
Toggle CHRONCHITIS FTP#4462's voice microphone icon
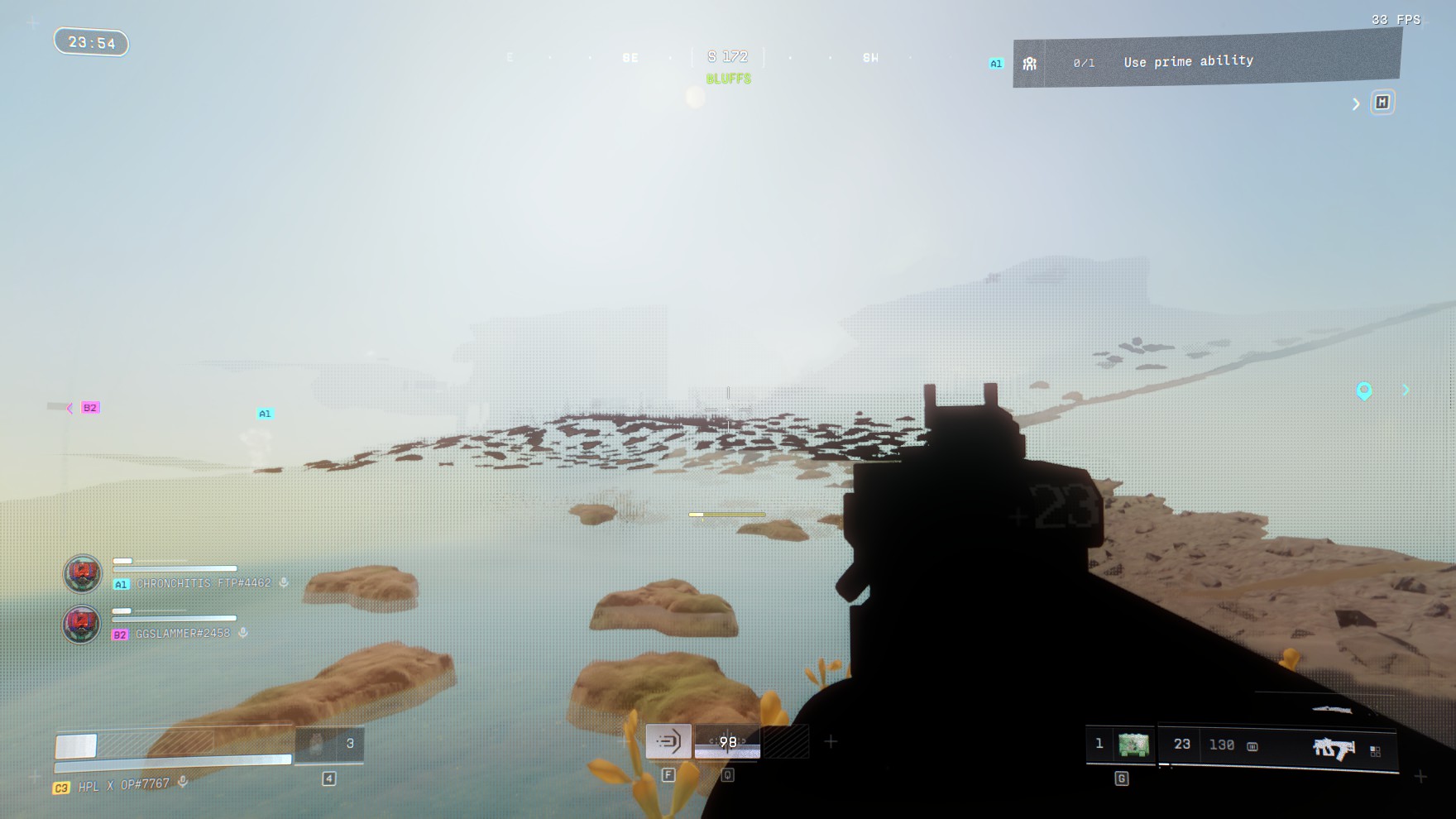pyautogui.click(x=284, y=582)
